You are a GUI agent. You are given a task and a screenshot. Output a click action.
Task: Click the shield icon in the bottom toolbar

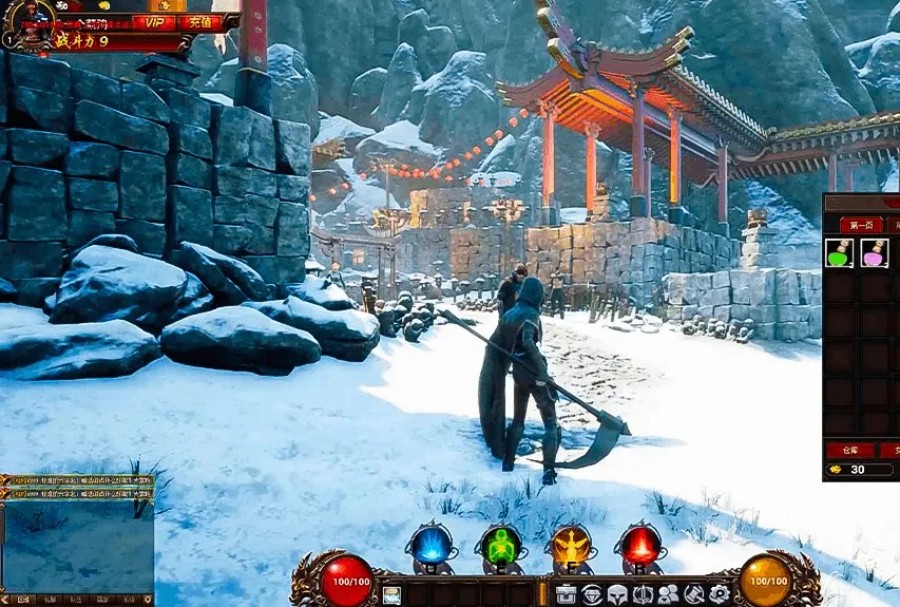(x=643, y=595)
